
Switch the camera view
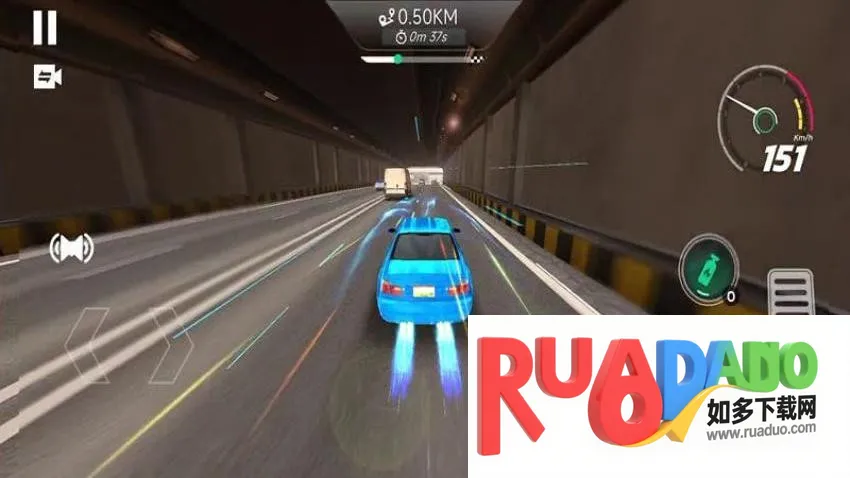(47, 77)
